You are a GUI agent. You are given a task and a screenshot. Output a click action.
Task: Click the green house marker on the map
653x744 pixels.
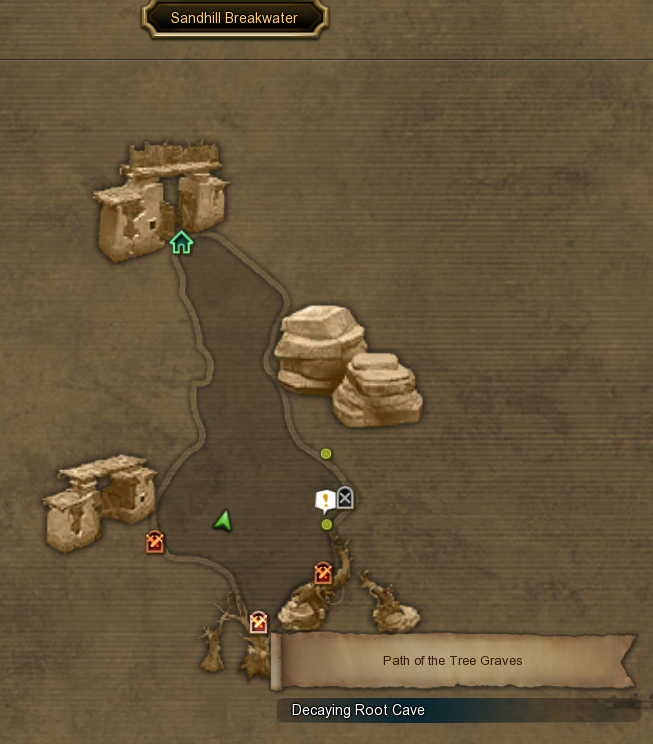(x=181, y=242)
